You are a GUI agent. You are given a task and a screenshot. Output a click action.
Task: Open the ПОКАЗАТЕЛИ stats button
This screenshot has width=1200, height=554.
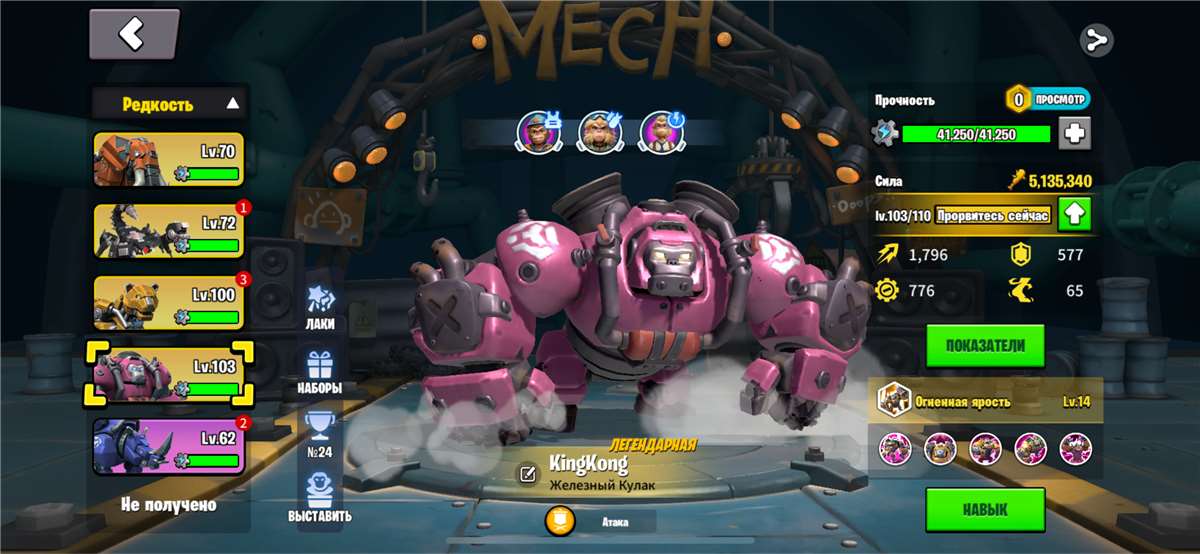pyautogui.click(x=985, y=345)
